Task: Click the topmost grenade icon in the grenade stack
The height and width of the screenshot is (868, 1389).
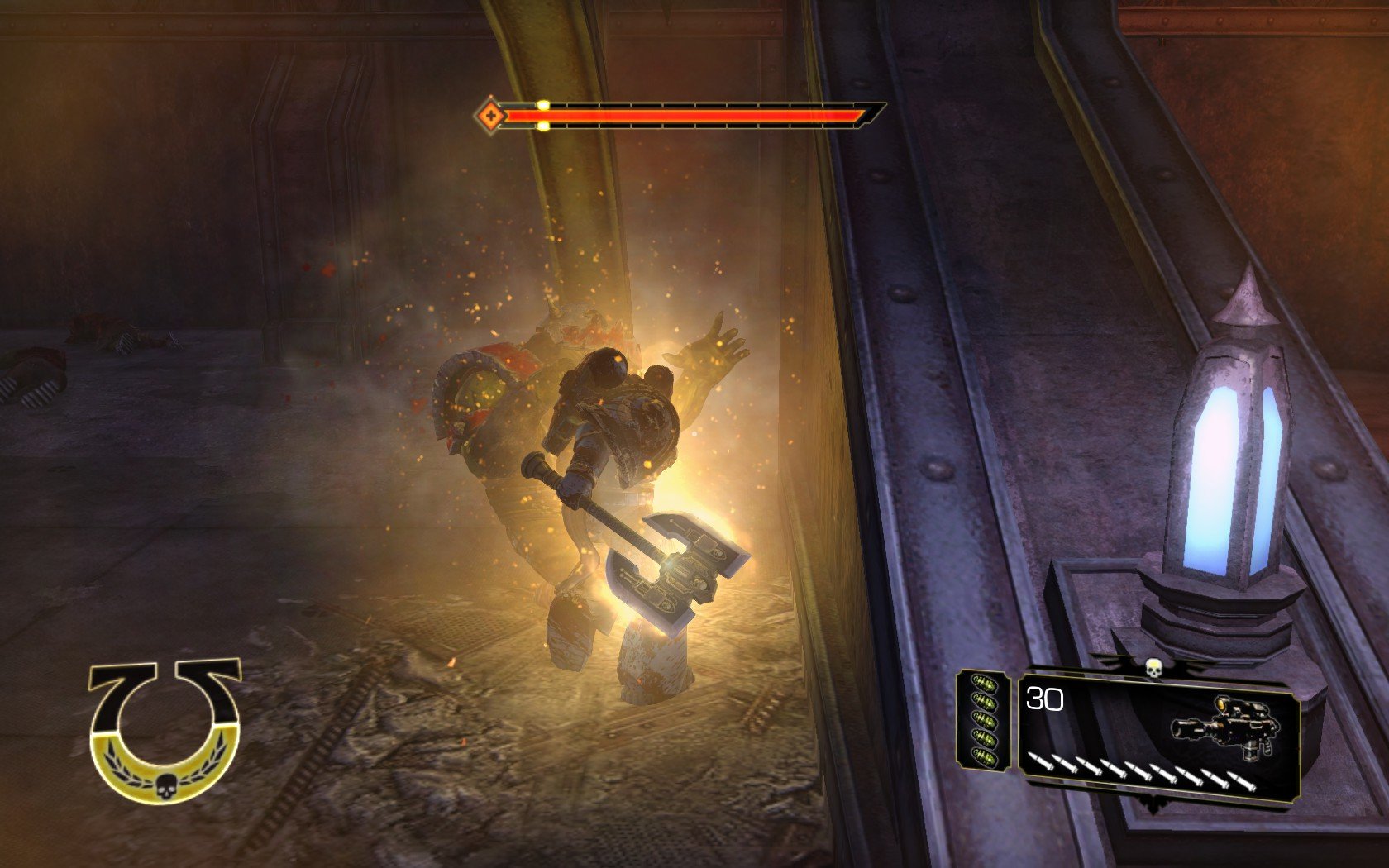Action: (982, 682)
